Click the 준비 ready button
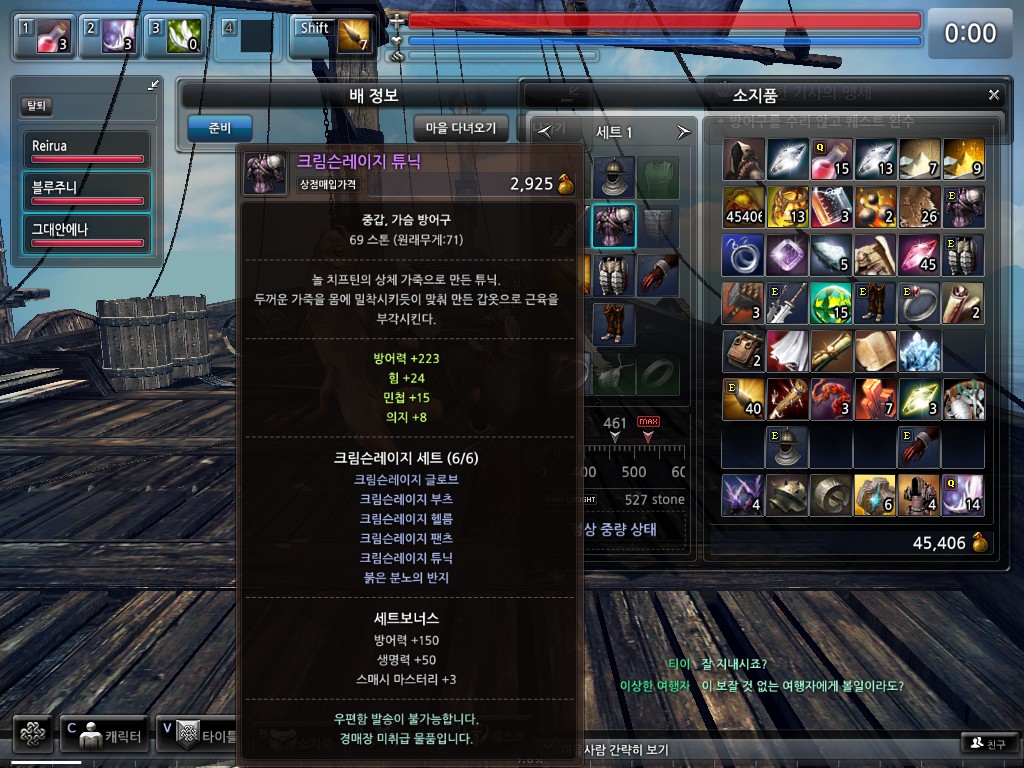Image resolution: width=1024 pixels, height=768 pixels. tap(219, 128)
